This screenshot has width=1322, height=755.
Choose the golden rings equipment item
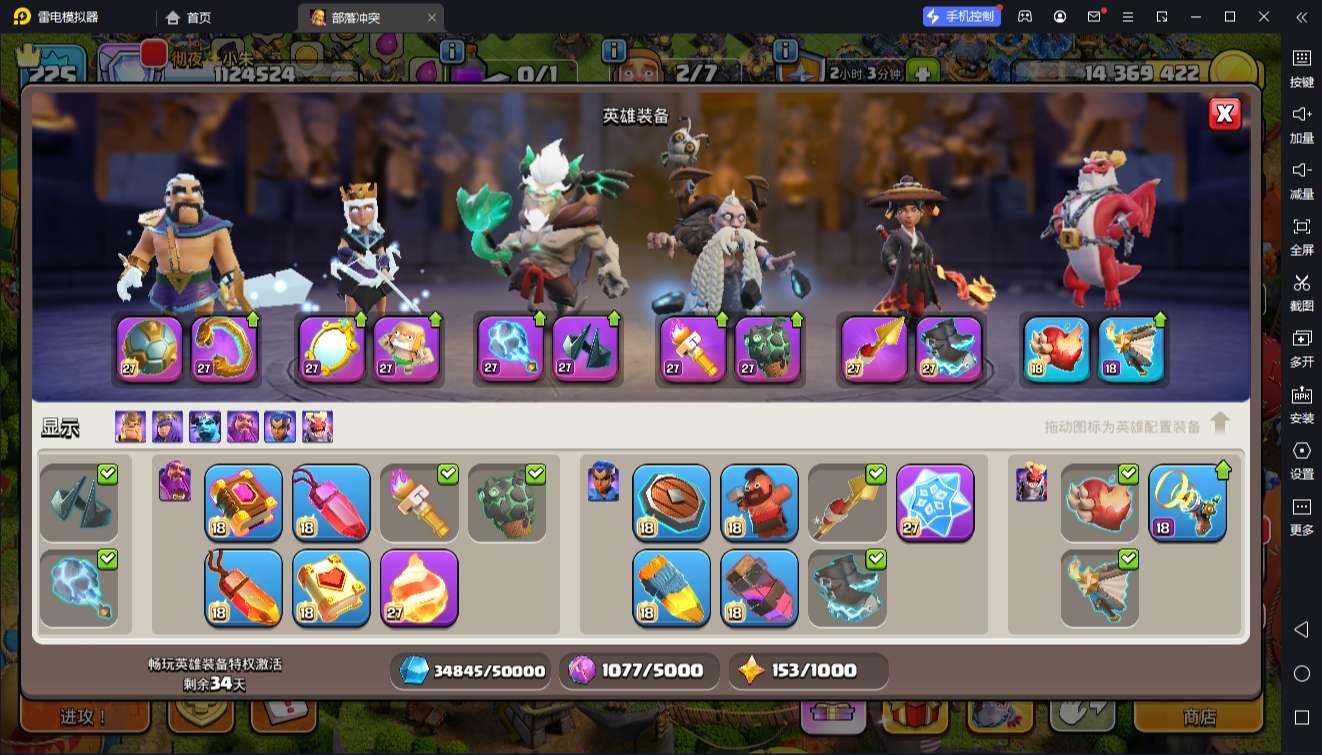click(1187, 503)
